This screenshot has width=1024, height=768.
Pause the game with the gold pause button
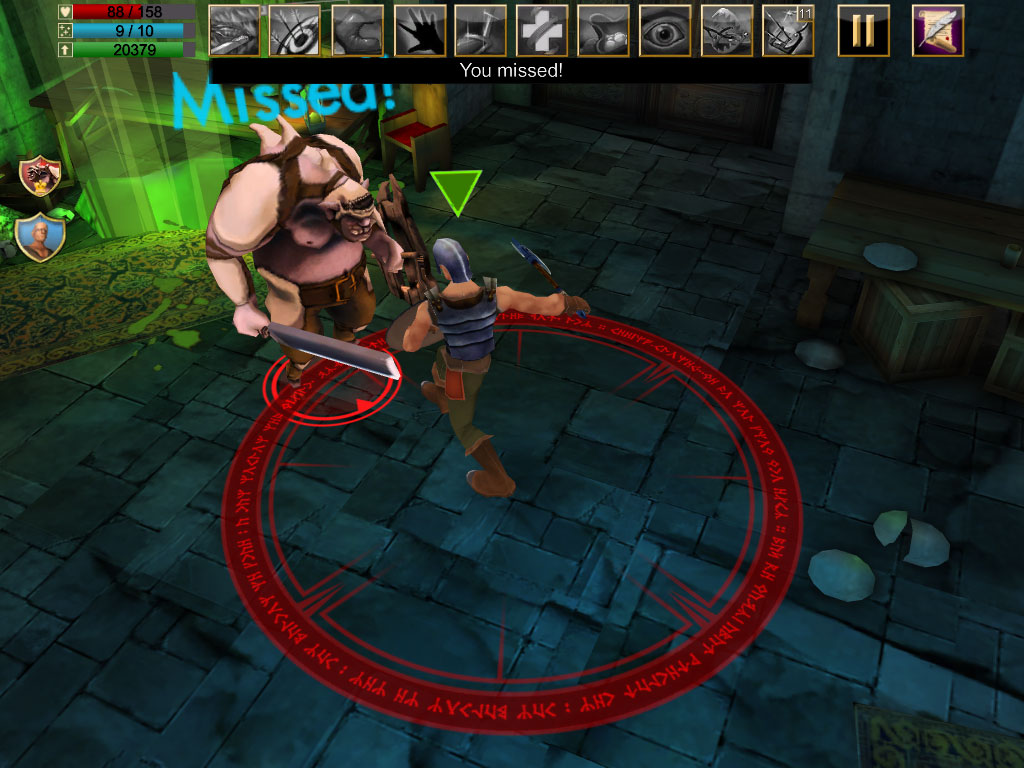[x=863, y=31]
